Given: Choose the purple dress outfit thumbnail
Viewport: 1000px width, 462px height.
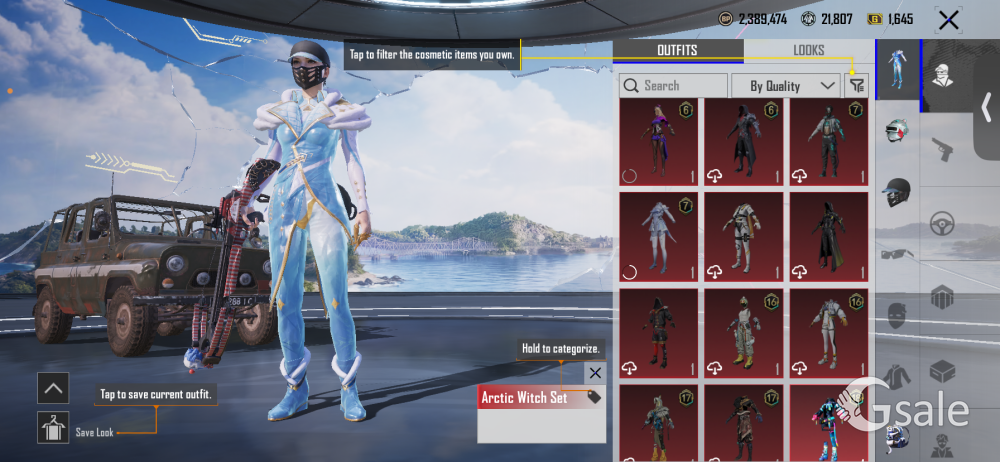Looking at the screenshot, I should [658, 142].
